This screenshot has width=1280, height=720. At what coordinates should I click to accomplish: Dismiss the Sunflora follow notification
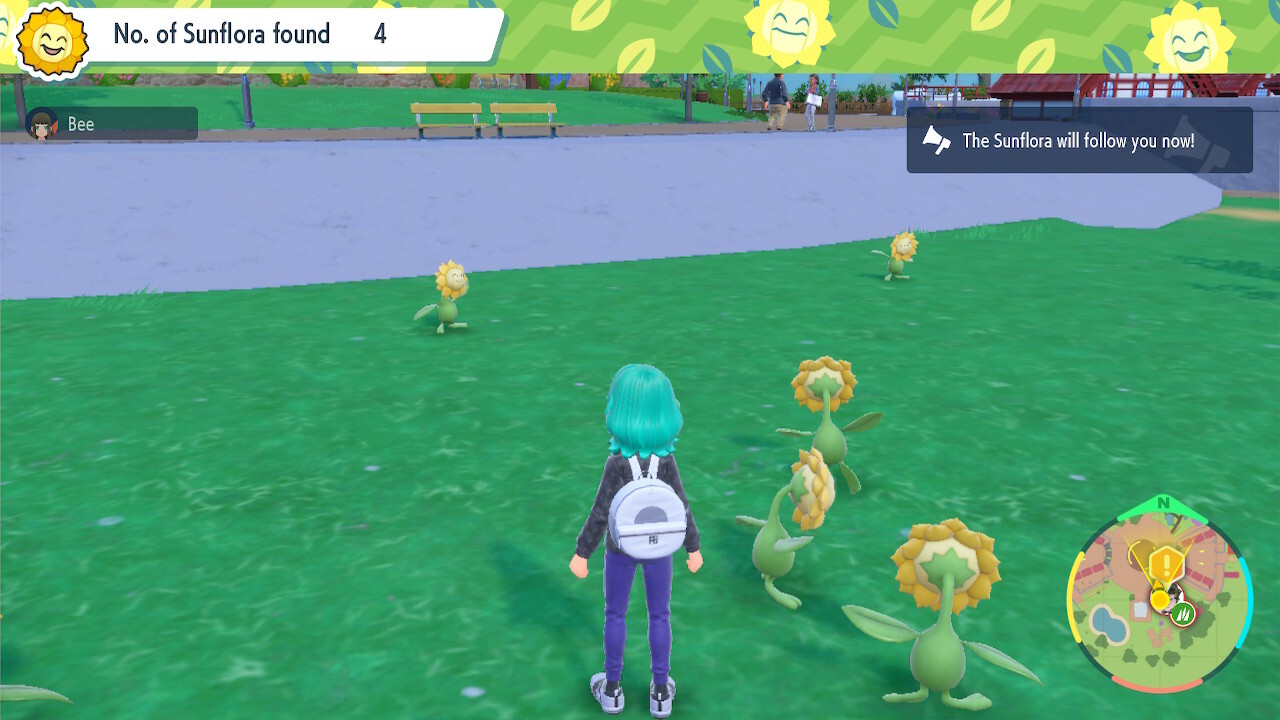[1078, 141]
